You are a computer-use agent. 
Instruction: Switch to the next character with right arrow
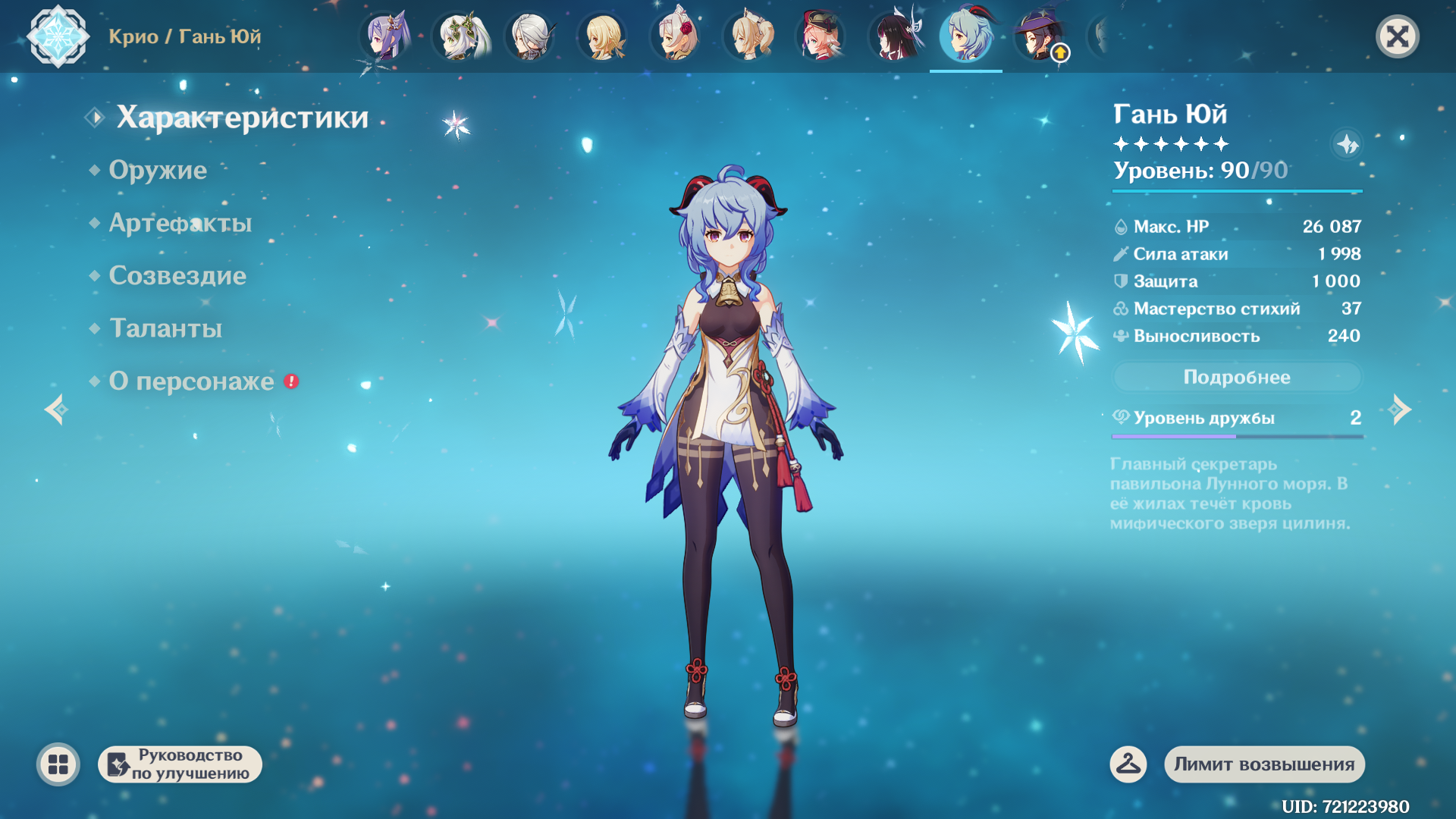[1400, 409]
